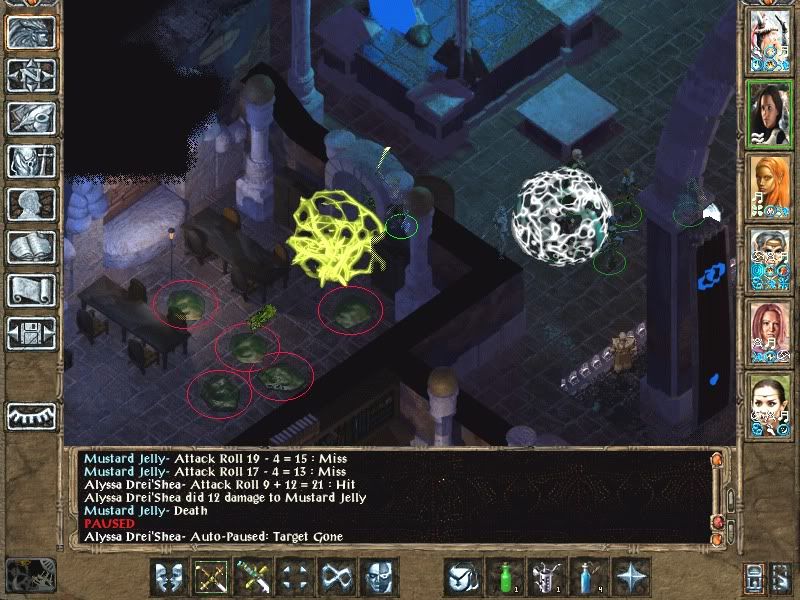Open the character record bust button
Image resolution: width=800 pixels, height=600 pixels.
(32, 204)
